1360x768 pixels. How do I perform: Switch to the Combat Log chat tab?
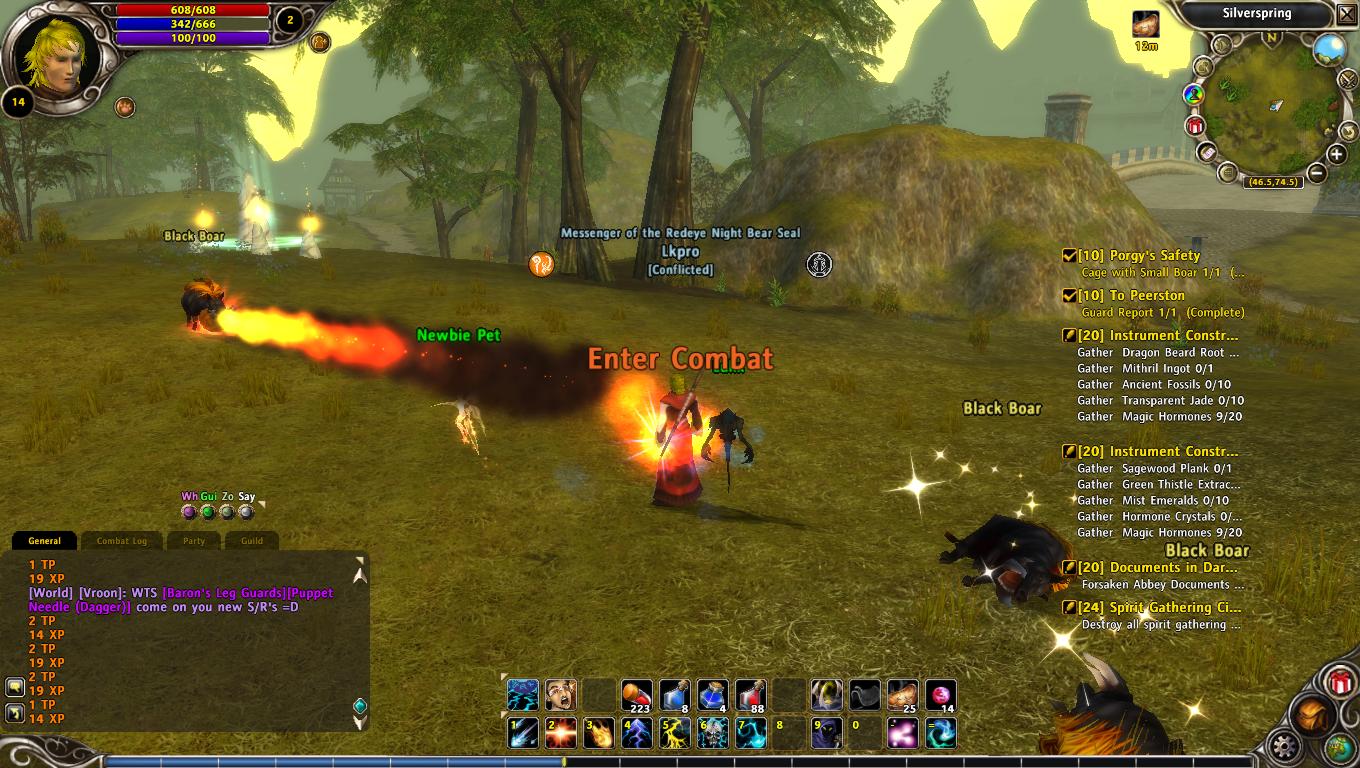(122, 541)
